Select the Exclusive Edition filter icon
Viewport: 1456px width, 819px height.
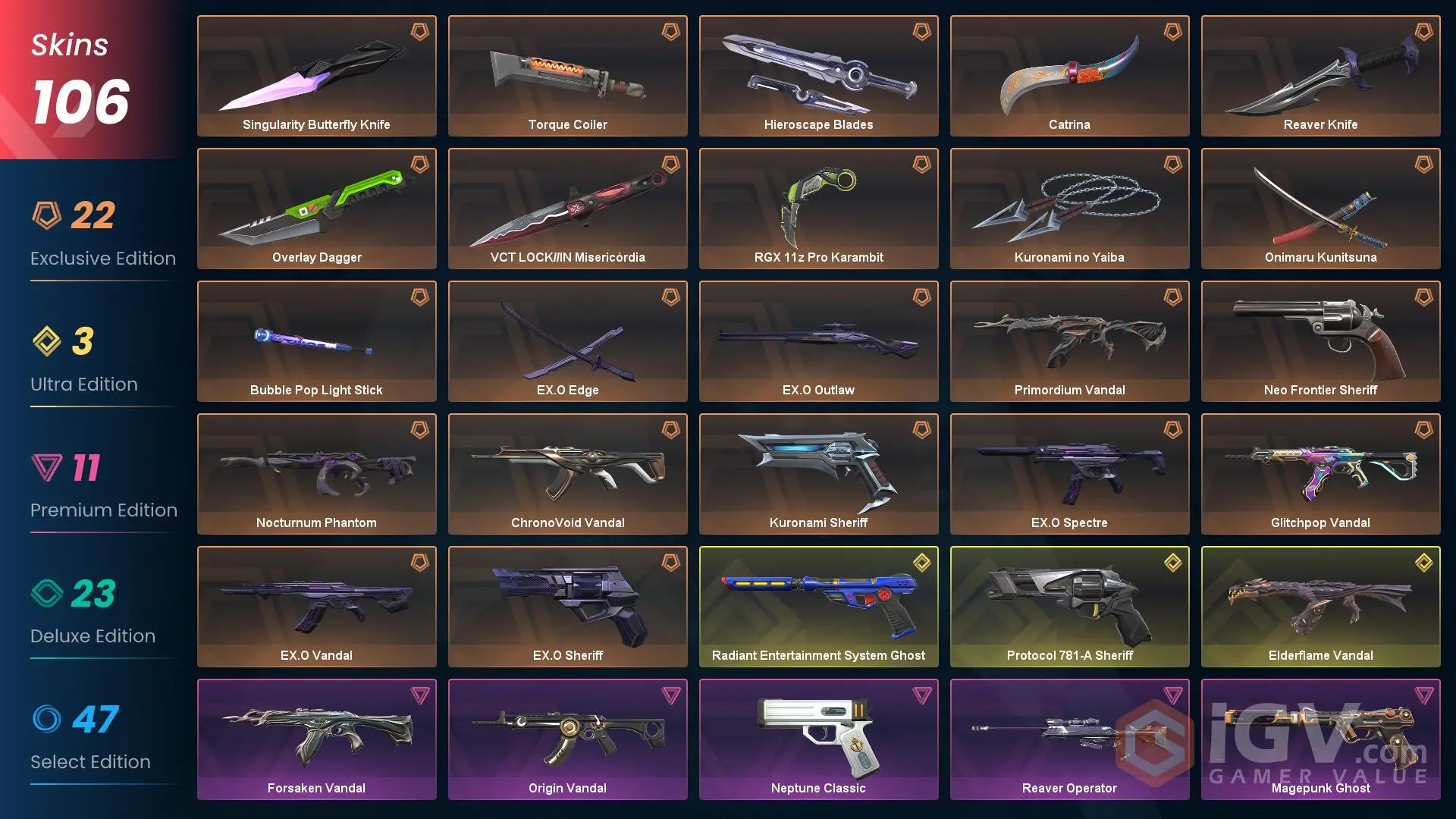tap(47, 215)
